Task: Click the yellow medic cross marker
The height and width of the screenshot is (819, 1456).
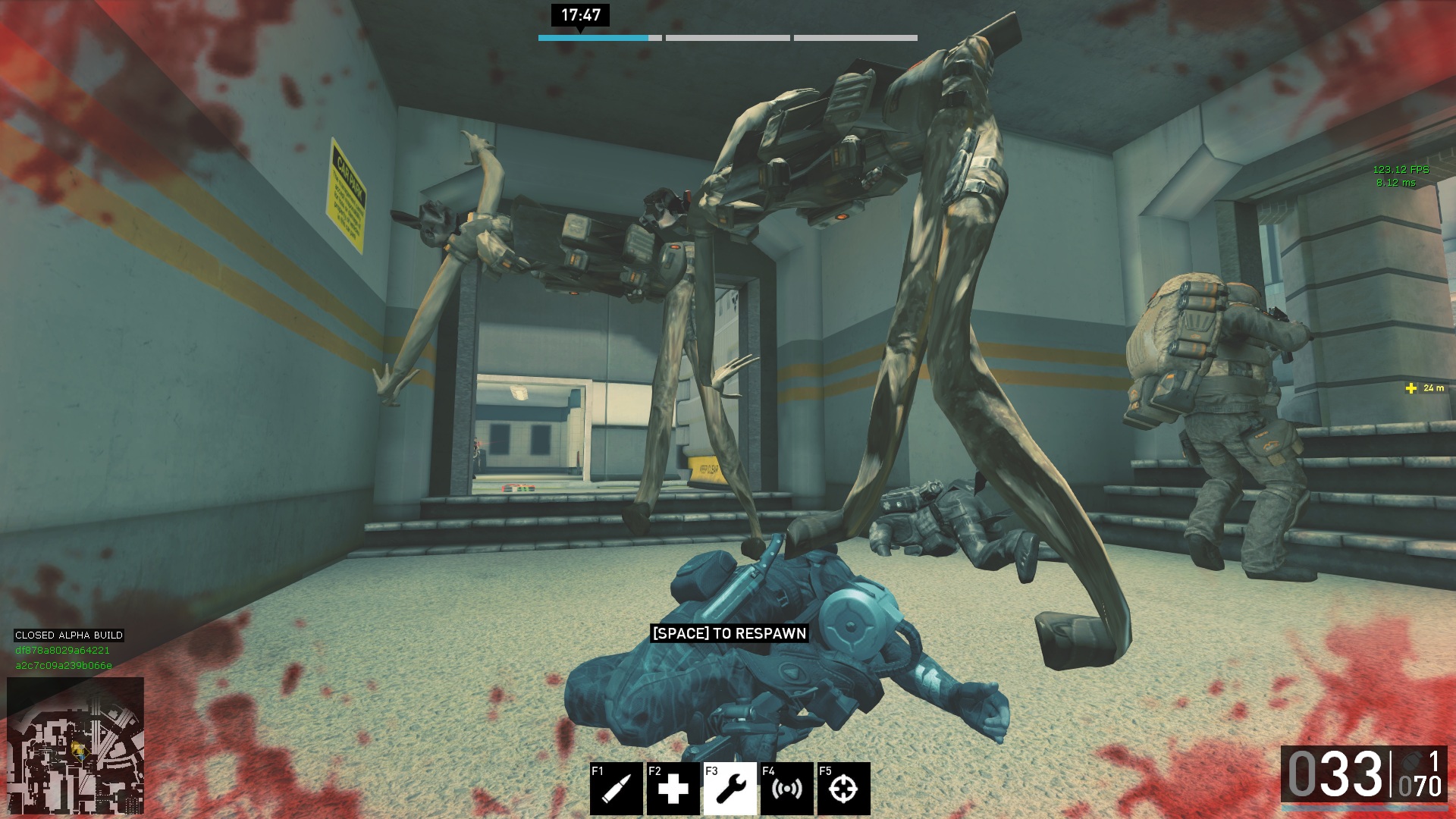Action: pyautogui.click(x=1410, y=388)
